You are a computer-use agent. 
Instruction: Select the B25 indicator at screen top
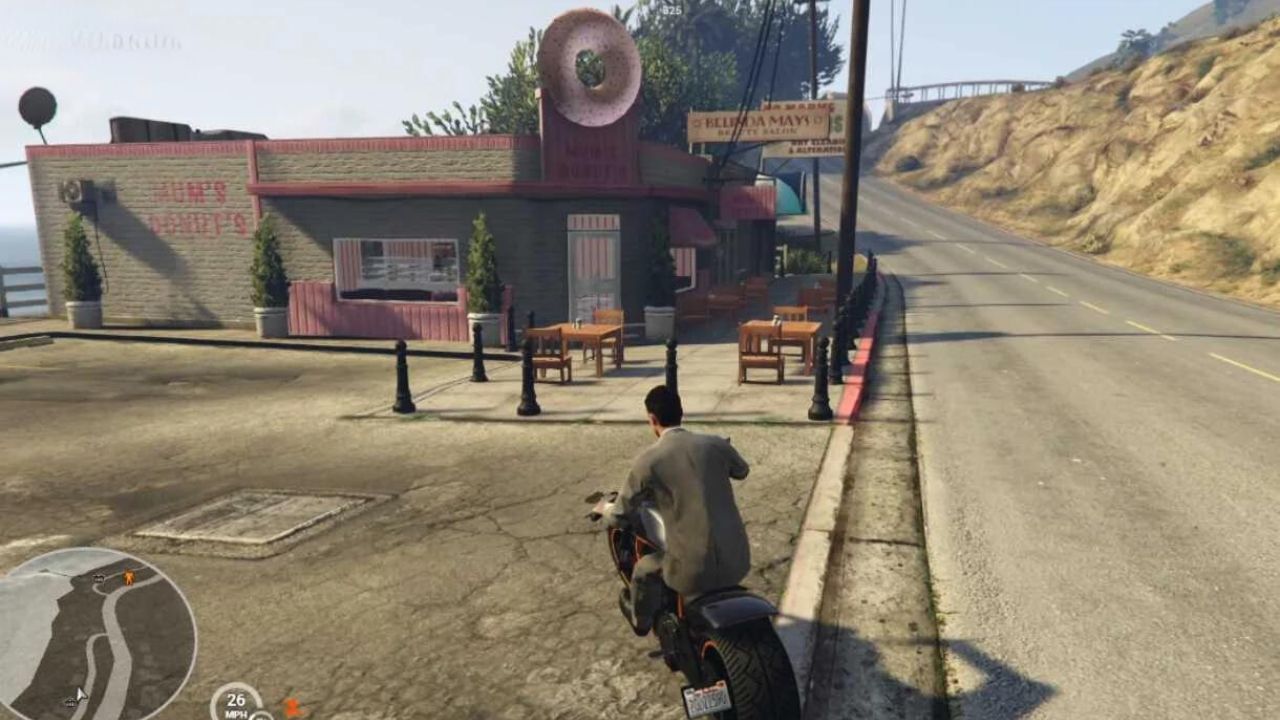click(x=670, y=10)
